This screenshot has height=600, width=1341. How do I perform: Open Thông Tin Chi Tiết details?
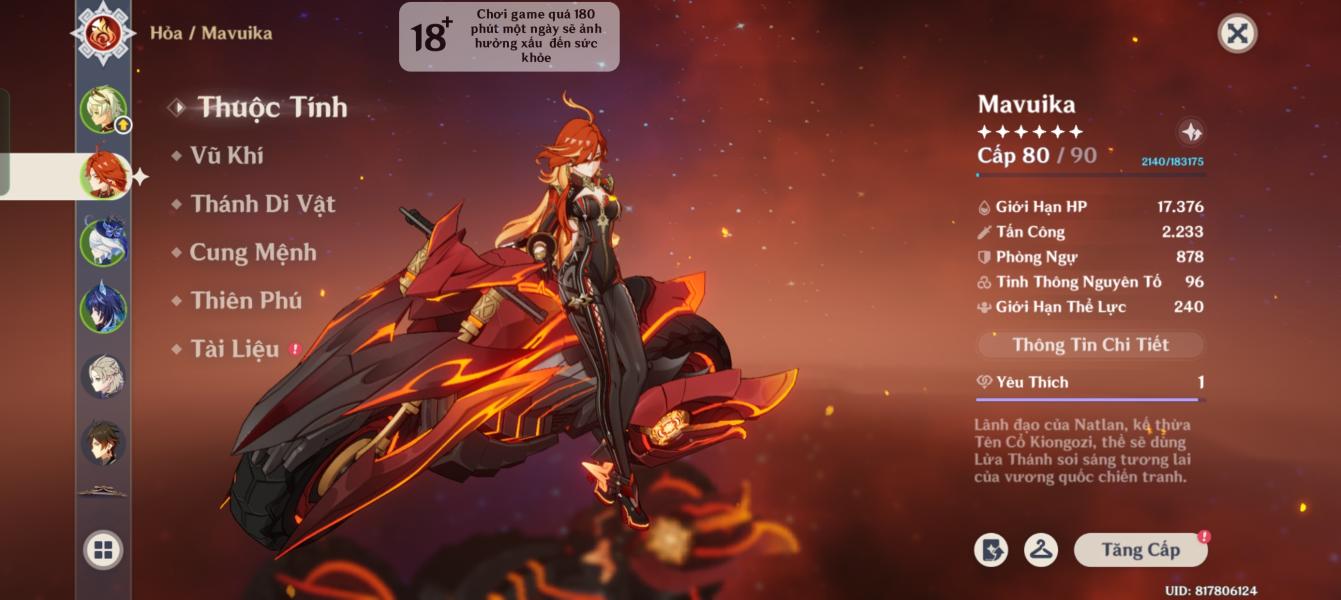coord(1090,345)
